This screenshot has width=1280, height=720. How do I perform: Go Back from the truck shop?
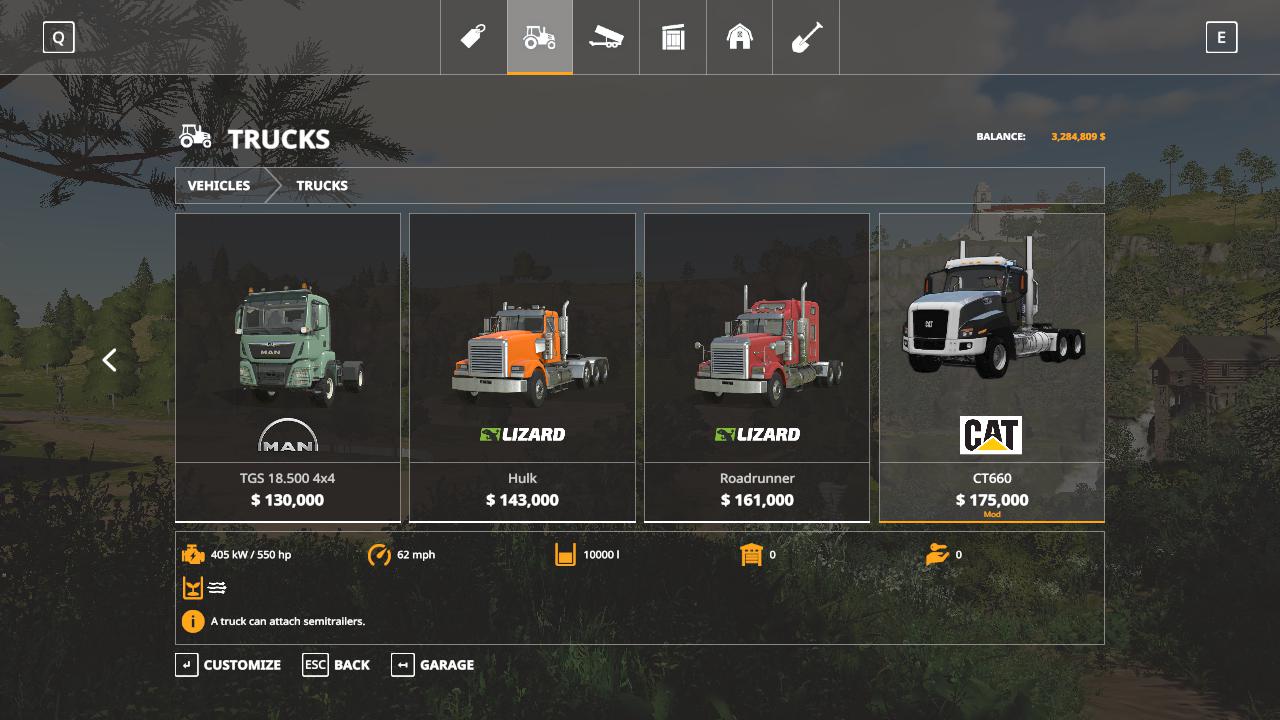[x=337, y=665]
